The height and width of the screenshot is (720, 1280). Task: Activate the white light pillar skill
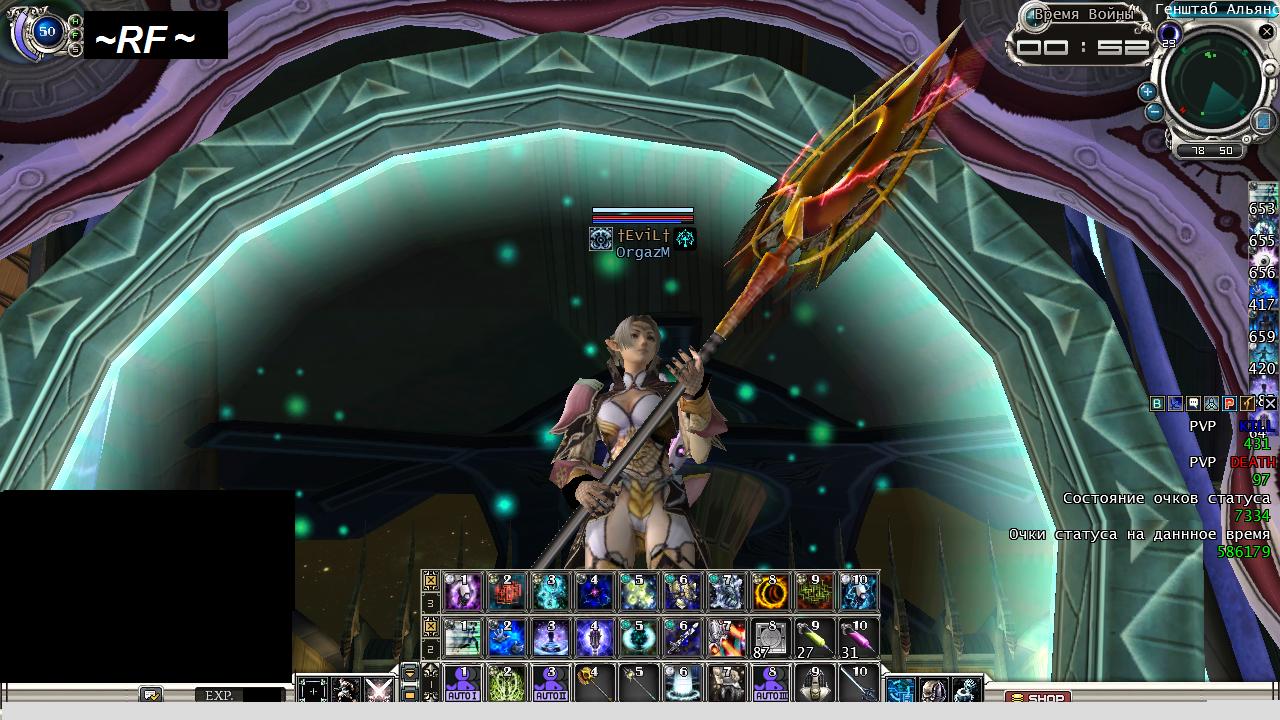point(683,684)
